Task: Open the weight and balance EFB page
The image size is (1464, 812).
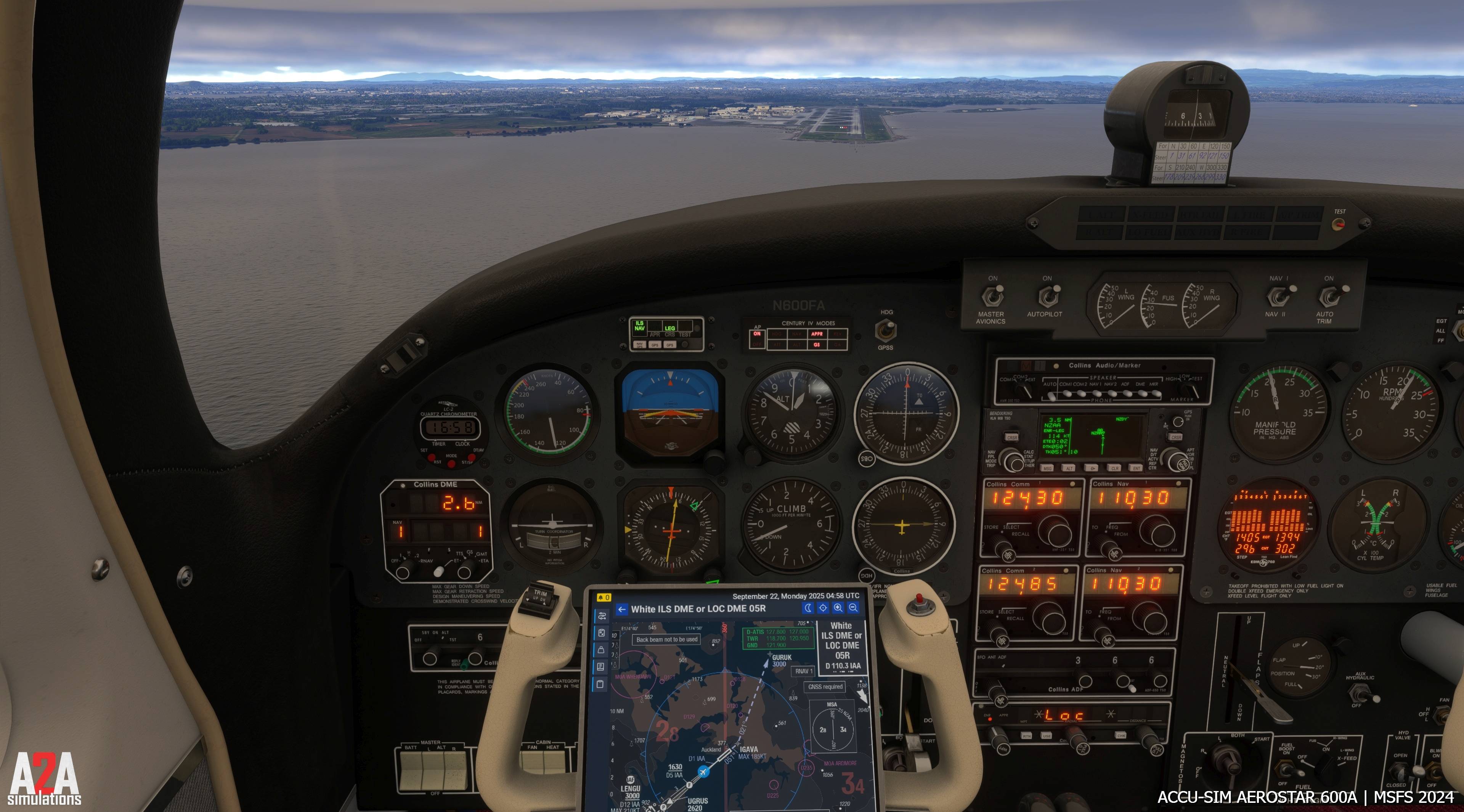Action: (602, 650)
